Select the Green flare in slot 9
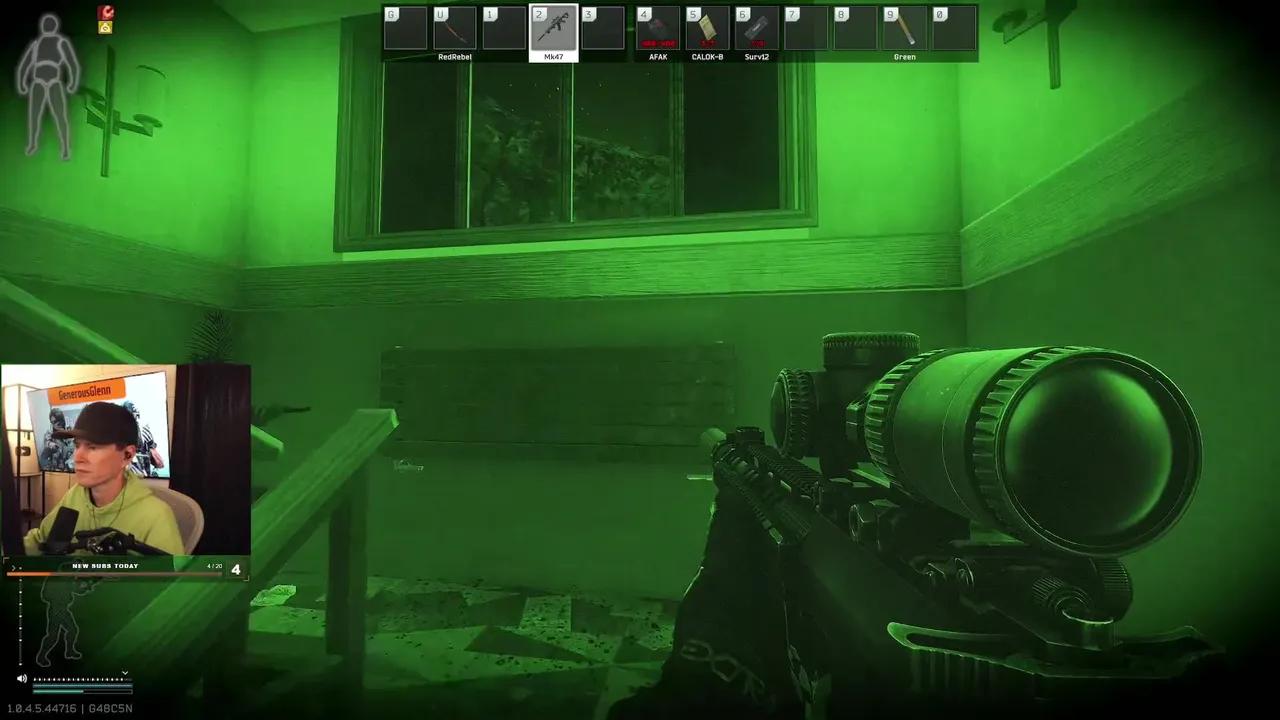This screenshot has height=720, width=1280. 904,27
